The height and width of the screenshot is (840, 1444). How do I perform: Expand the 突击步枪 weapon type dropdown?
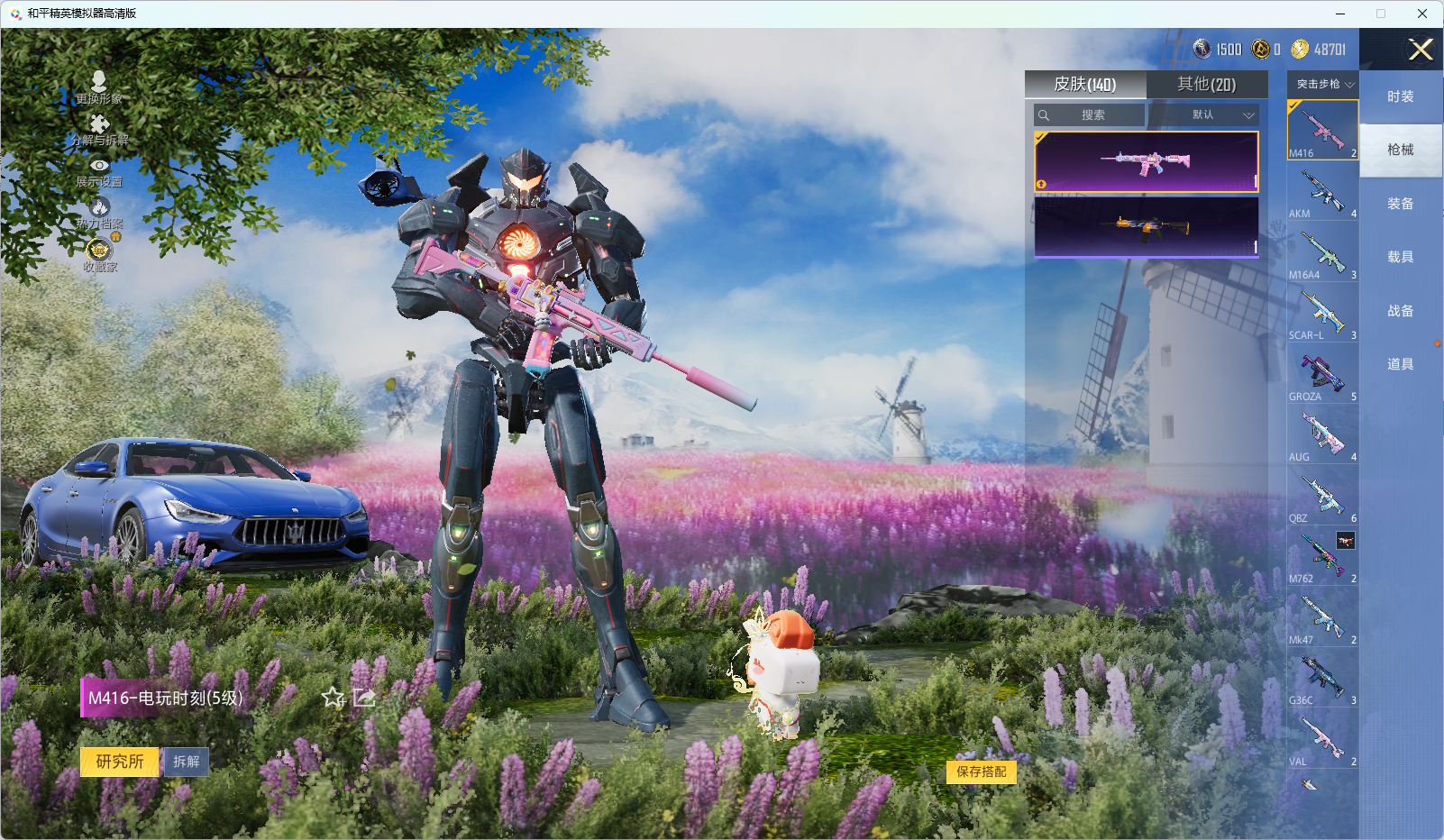tap(1323, 85)
